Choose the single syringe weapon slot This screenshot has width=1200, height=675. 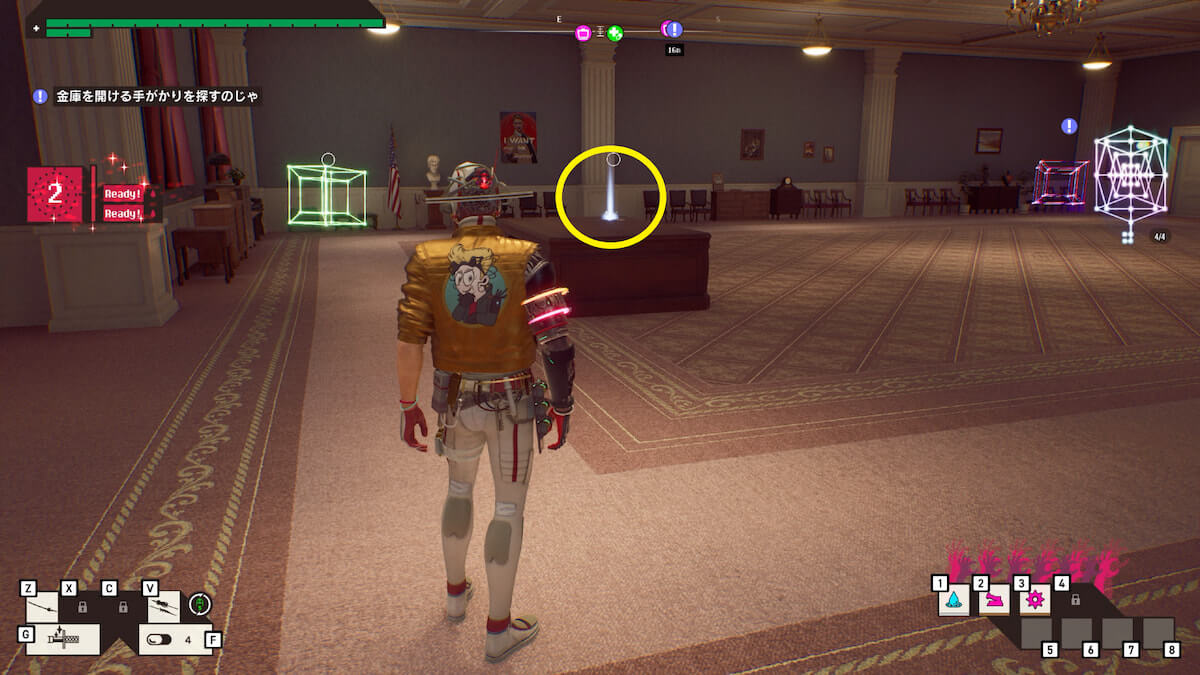tap(42, 607)
